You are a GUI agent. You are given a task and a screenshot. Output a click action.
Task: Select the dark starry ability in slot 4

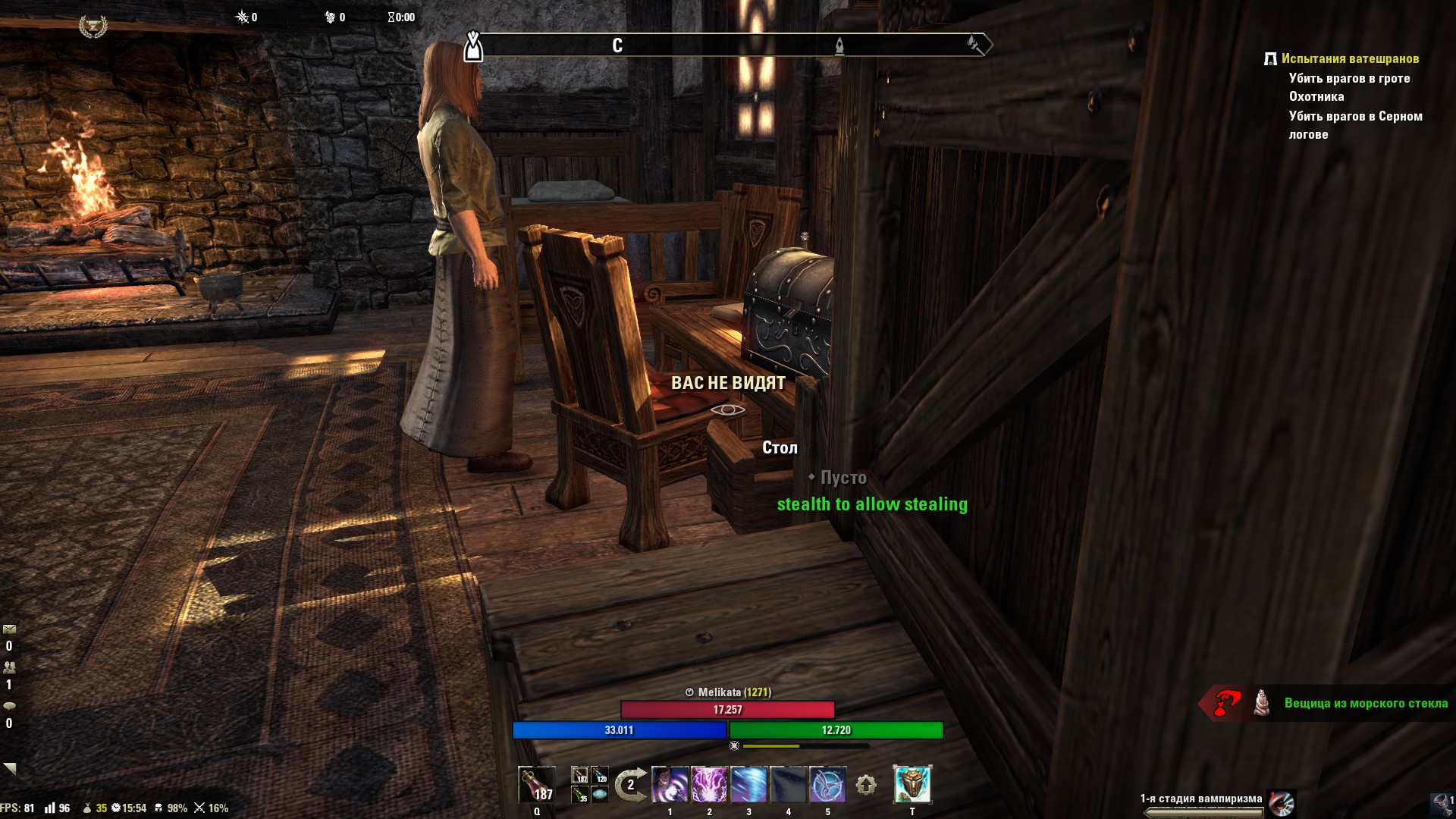tap(788, 785)
